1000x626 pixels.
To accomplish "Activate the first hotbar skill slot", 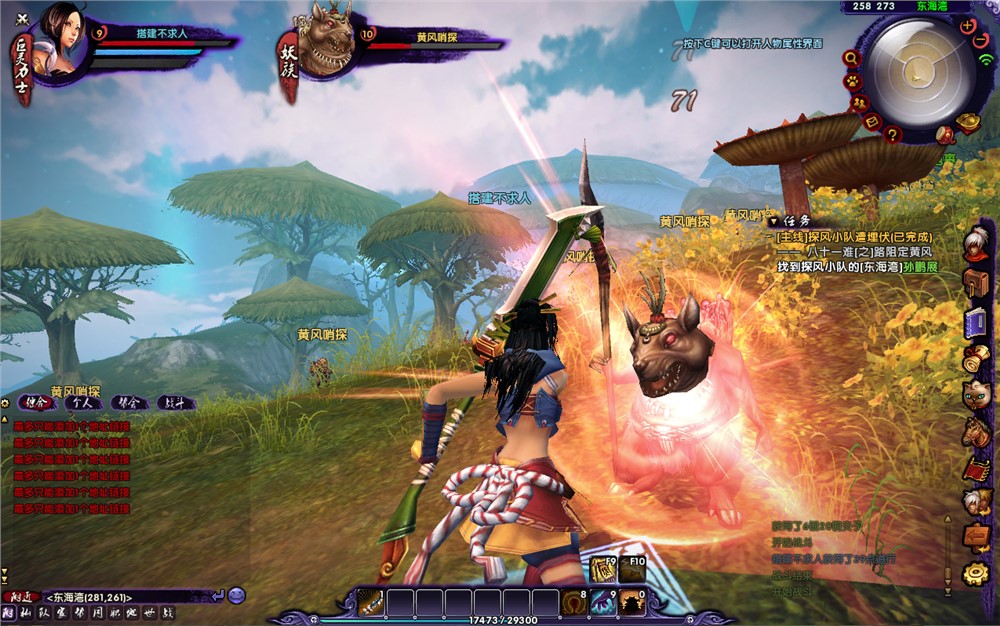I will (372, 602).
